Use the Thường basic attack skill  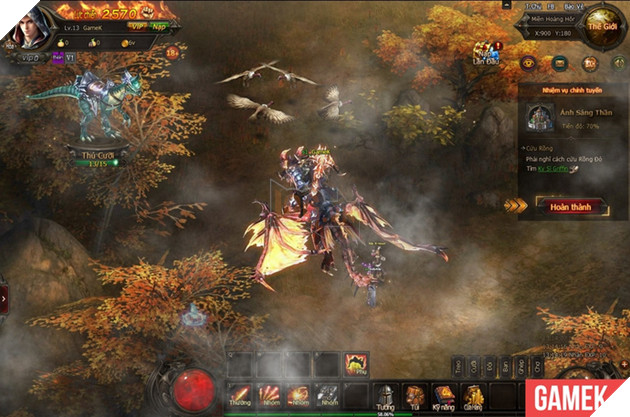[239, 396]
